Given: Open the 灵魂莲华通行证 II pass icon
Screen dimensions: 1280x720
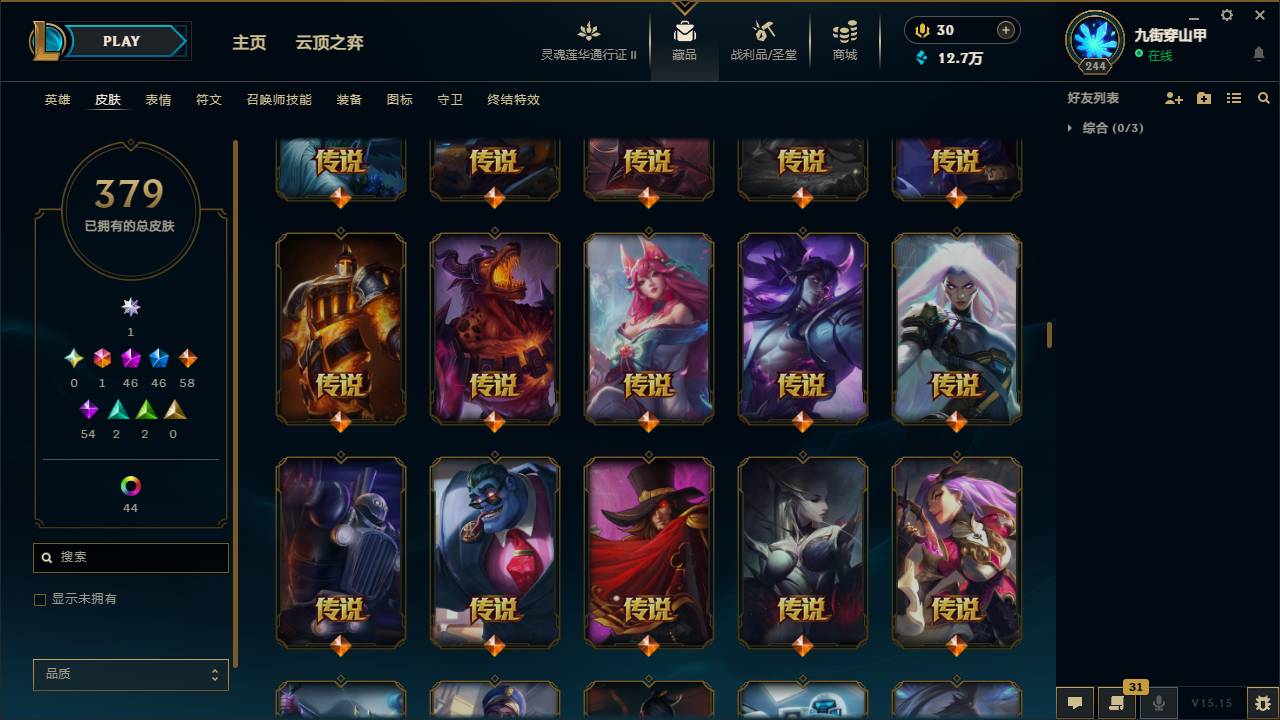Looking at the screenshot, I should click(588, 38).
